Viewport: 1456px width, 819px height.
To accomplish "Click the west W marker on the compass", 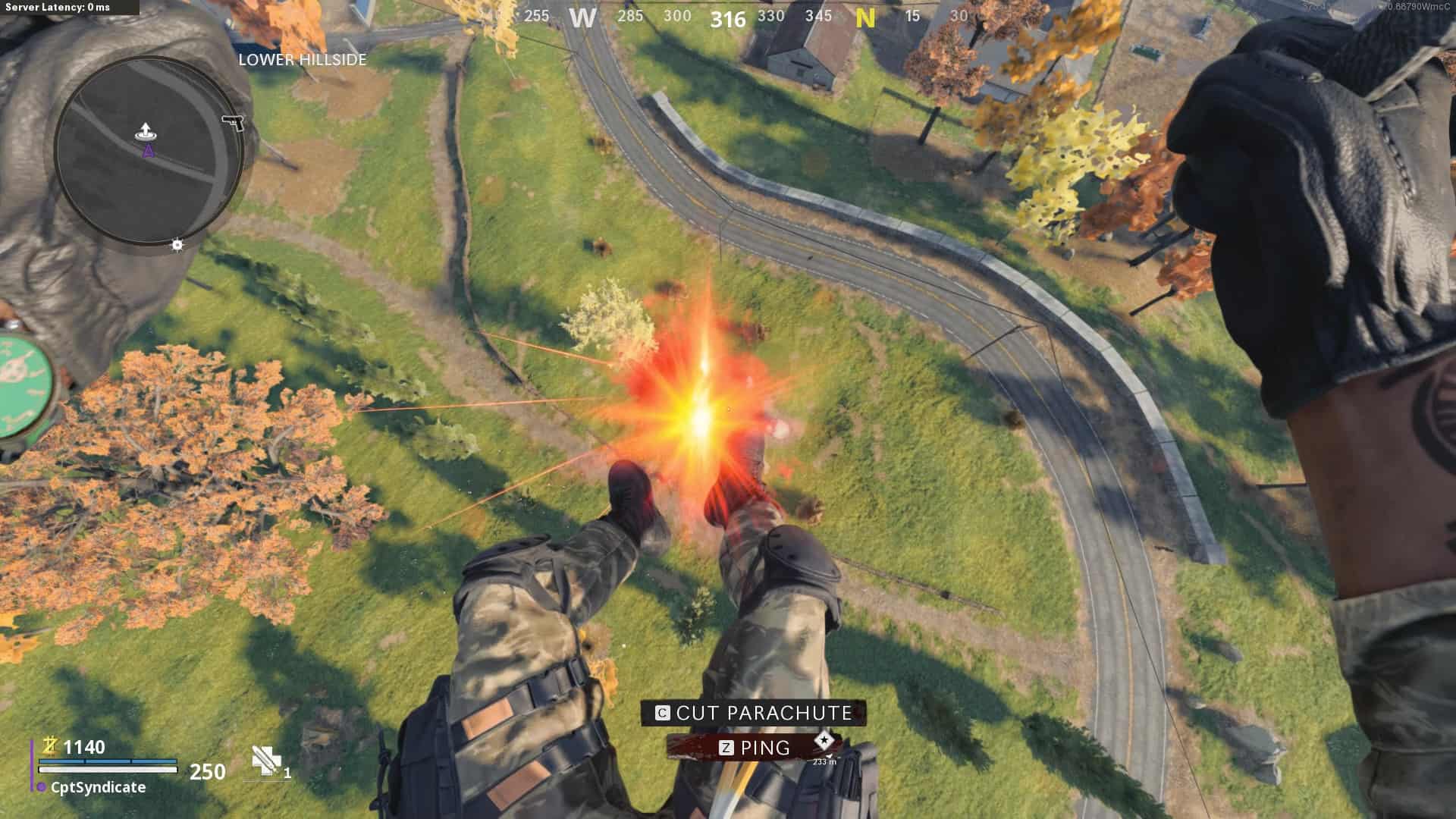I will 582,17.
